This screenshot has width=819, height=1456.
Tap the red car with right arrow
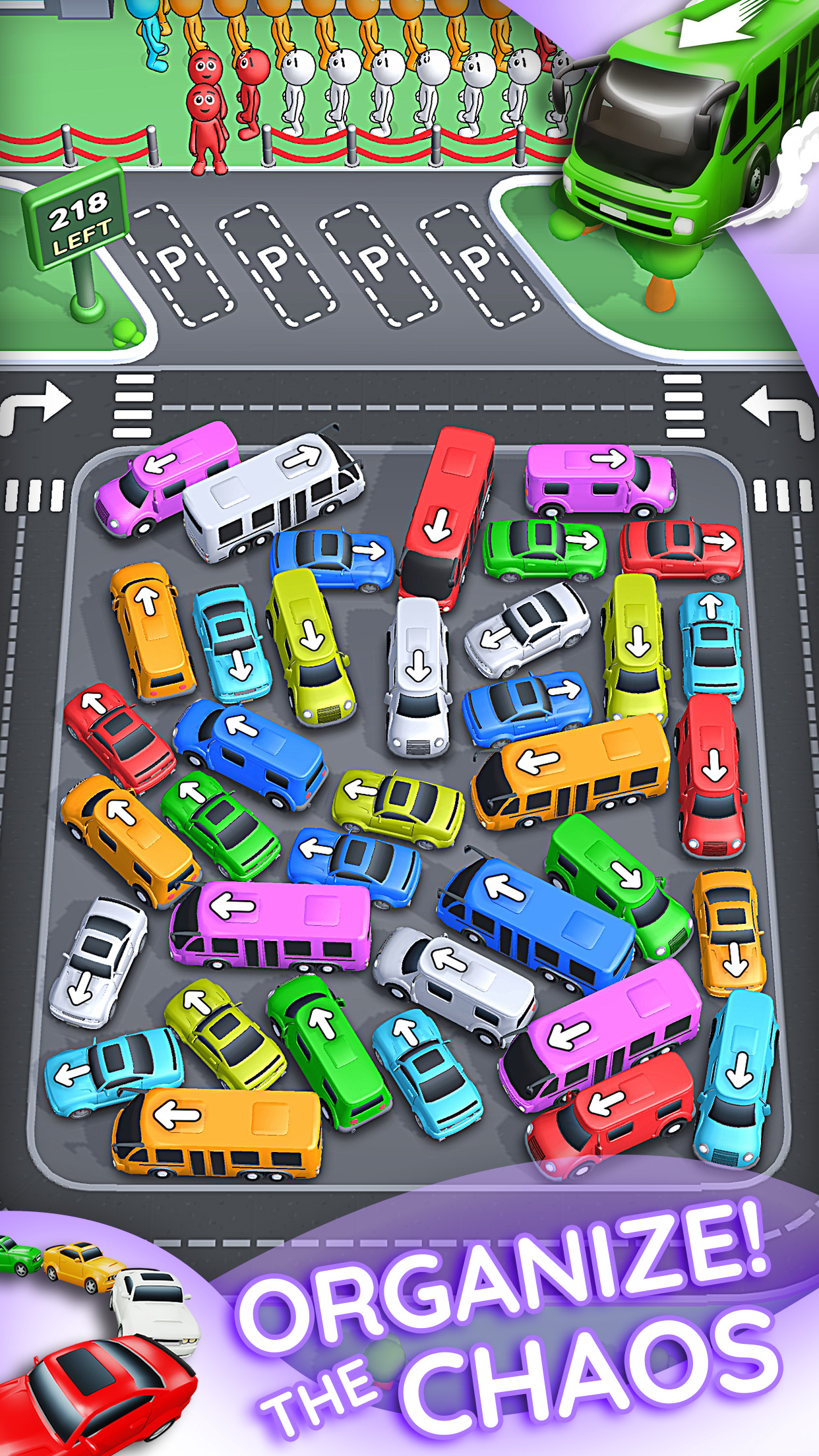pos(681,549)
